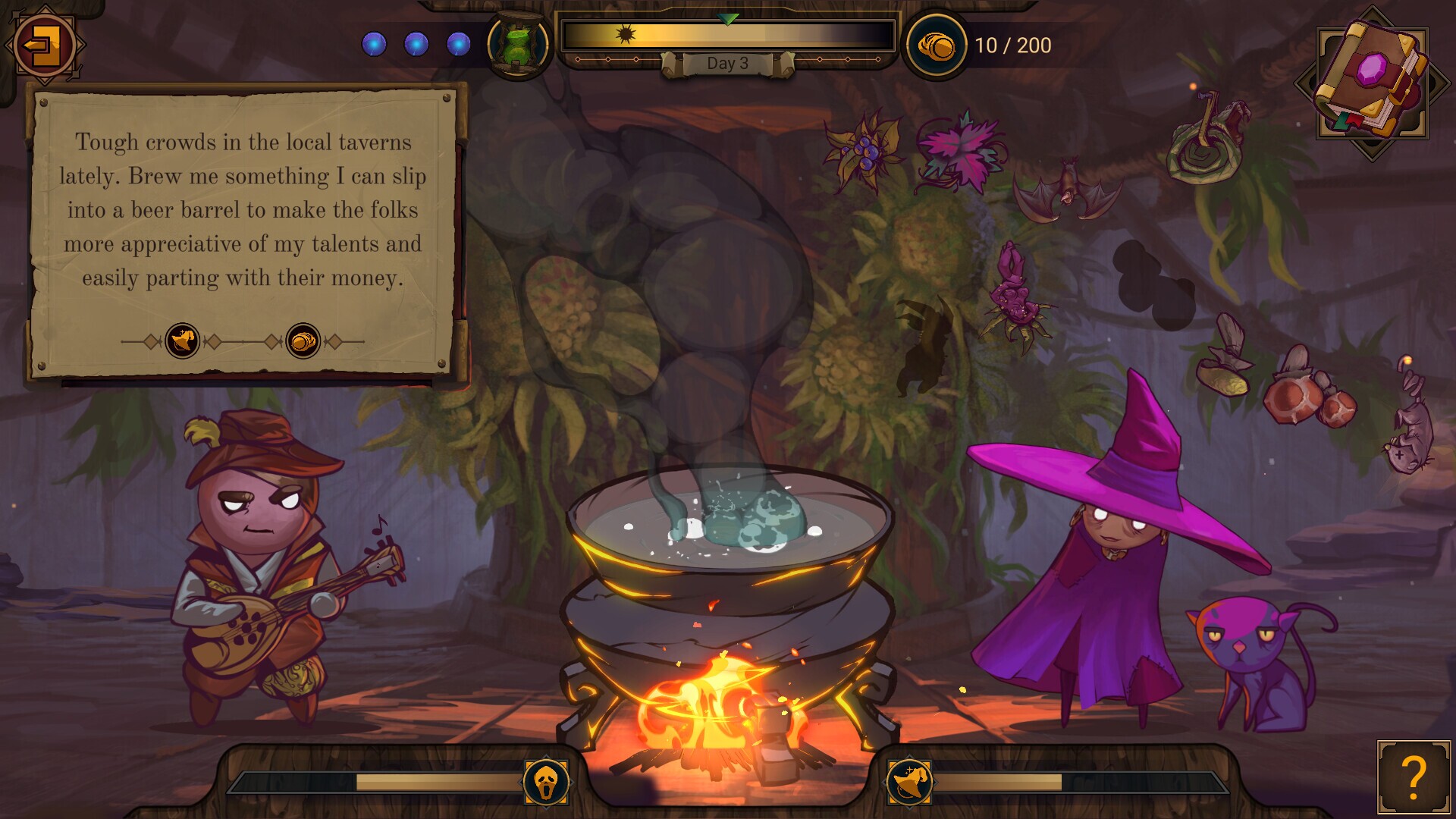Select the green hourglass to pass time
1456x819 pixels.
click(519, 45)
